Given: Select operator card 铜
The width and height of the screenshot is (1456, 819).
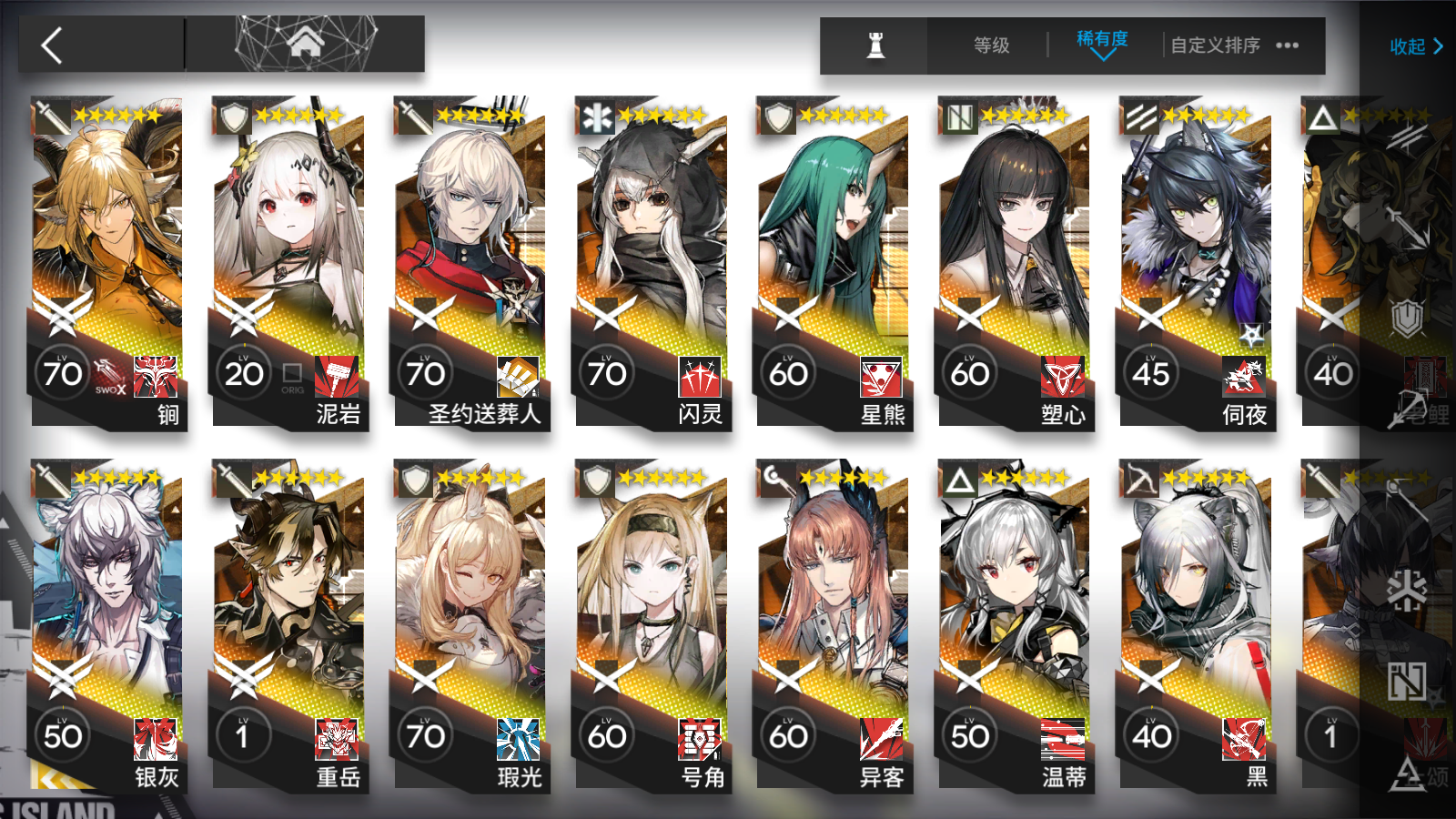Looking at the screenshot, I should (x=107, y=262).
